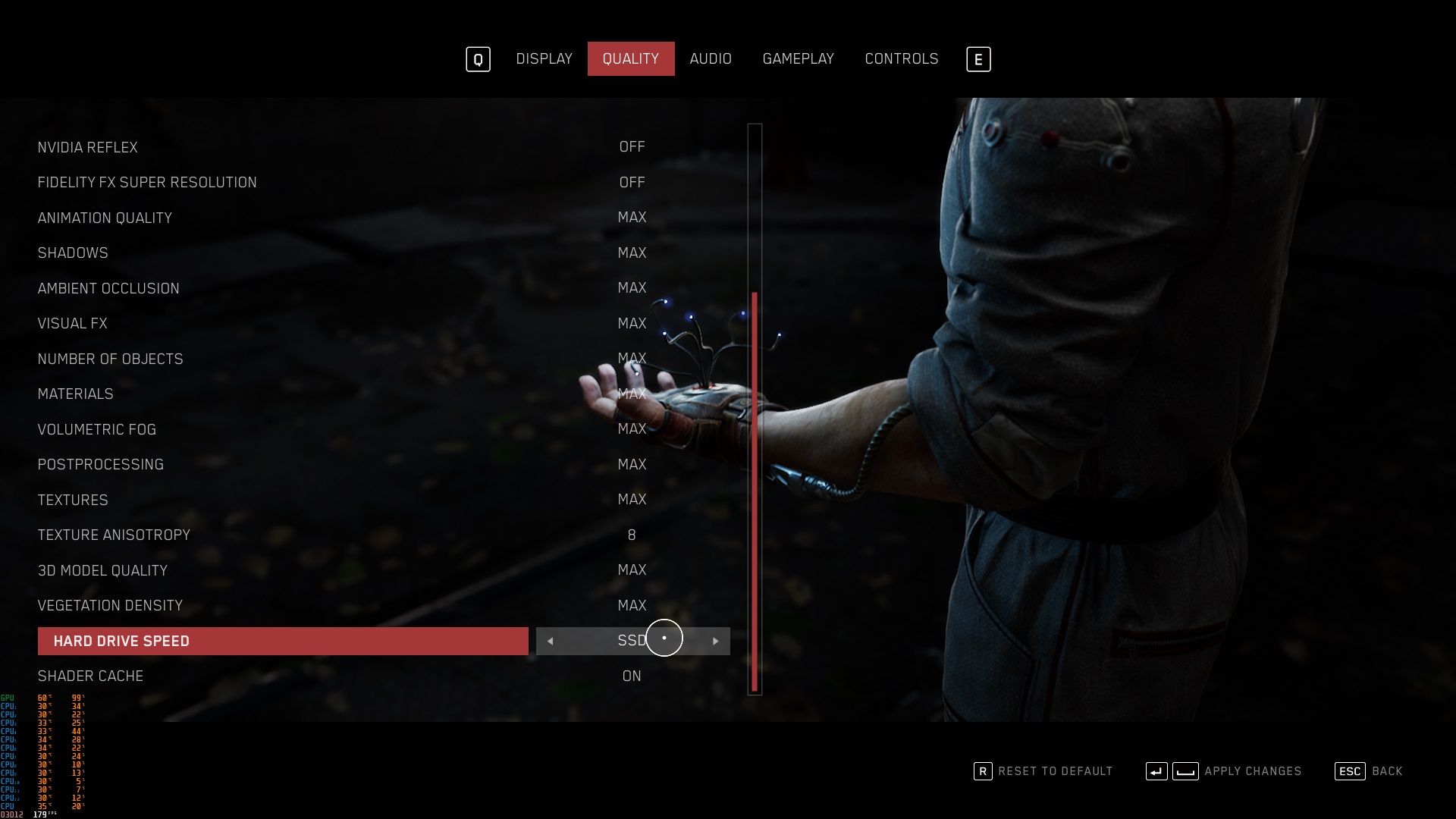
Task: Open the Audio settings tab
Action: tap(711, 59)
